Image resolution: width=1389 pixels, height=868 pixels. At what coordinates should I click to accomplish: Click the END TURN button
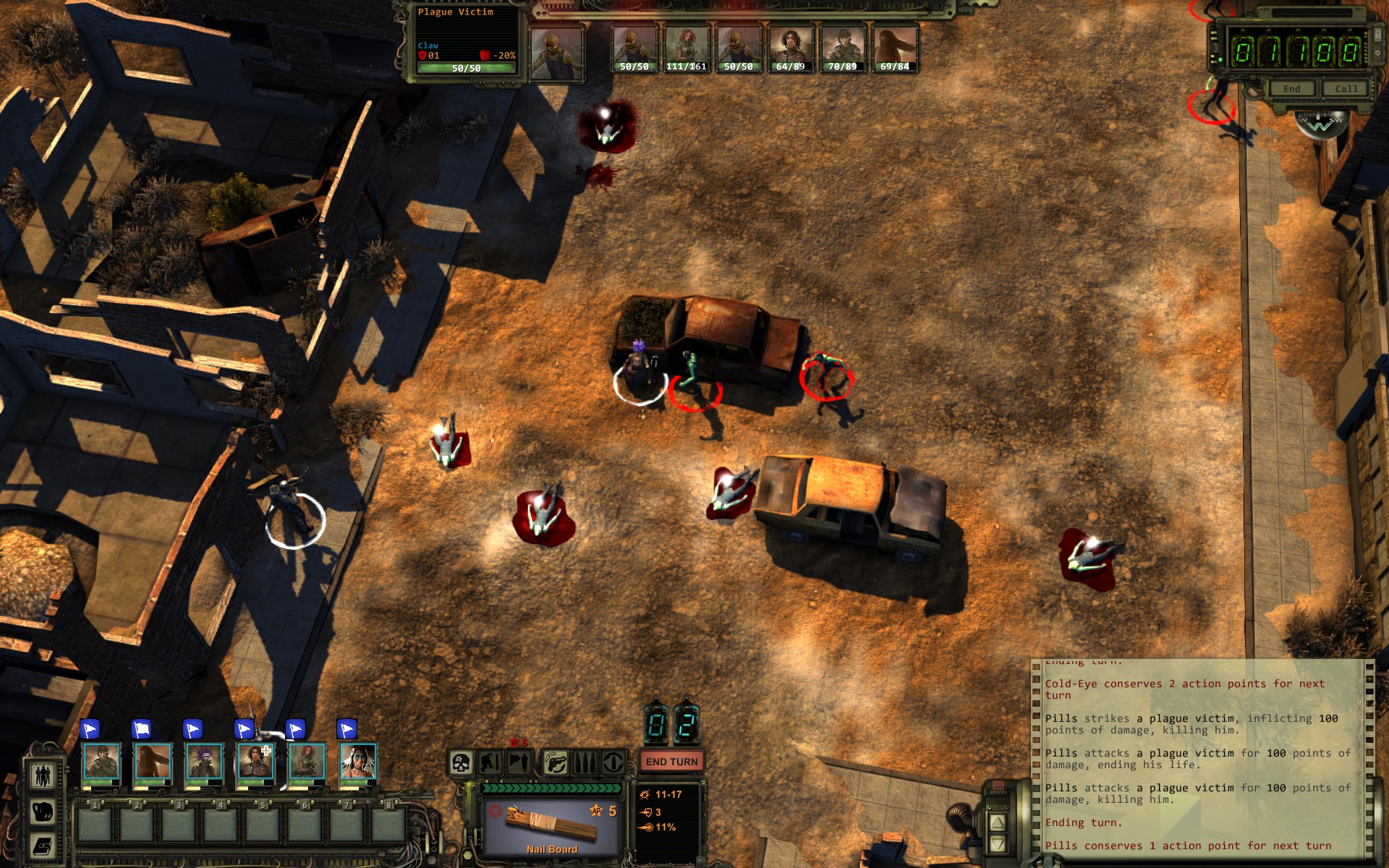pyautogui.click(x=671, y=762)
